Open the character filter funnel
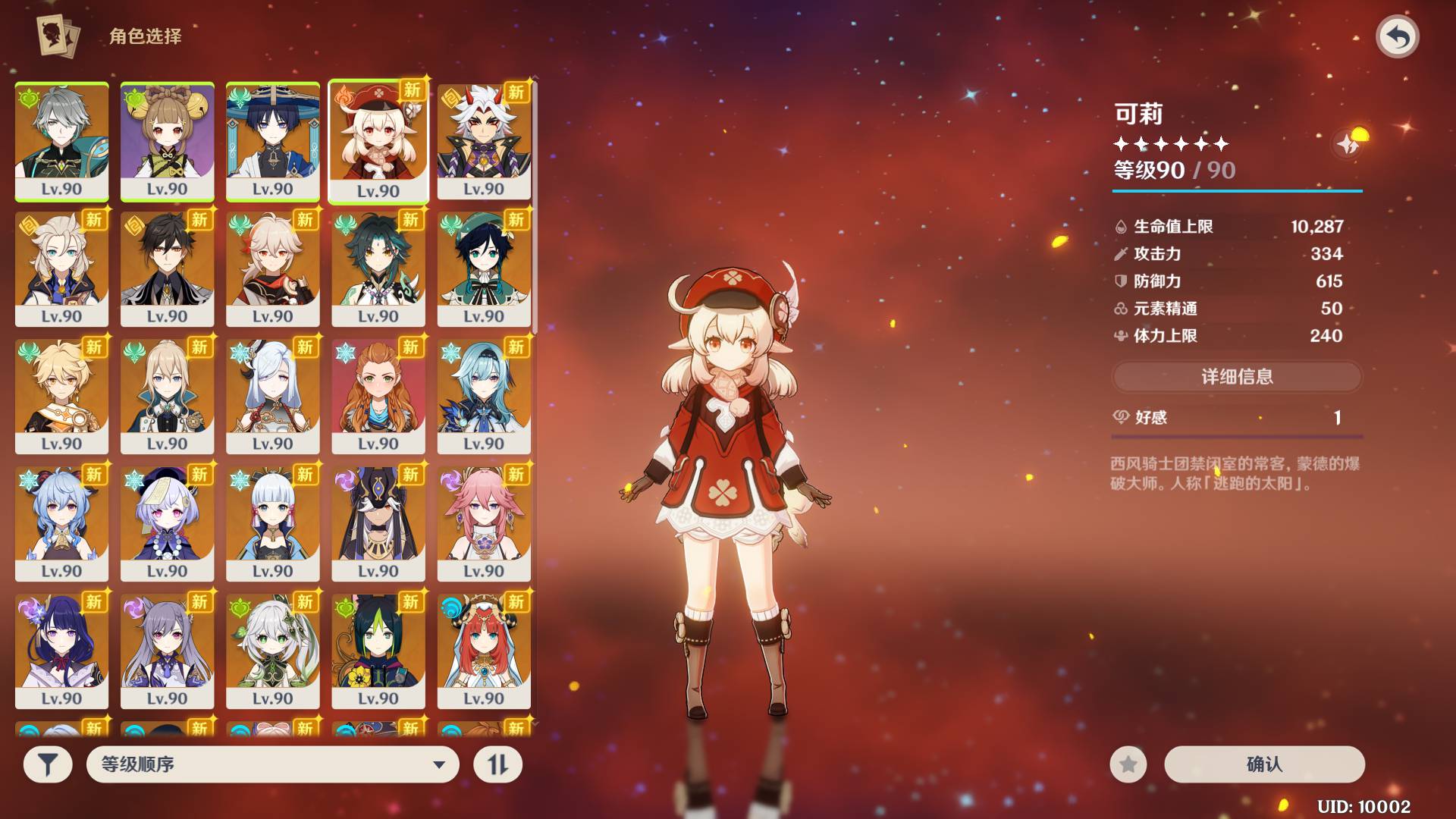 tap(48, 764)
